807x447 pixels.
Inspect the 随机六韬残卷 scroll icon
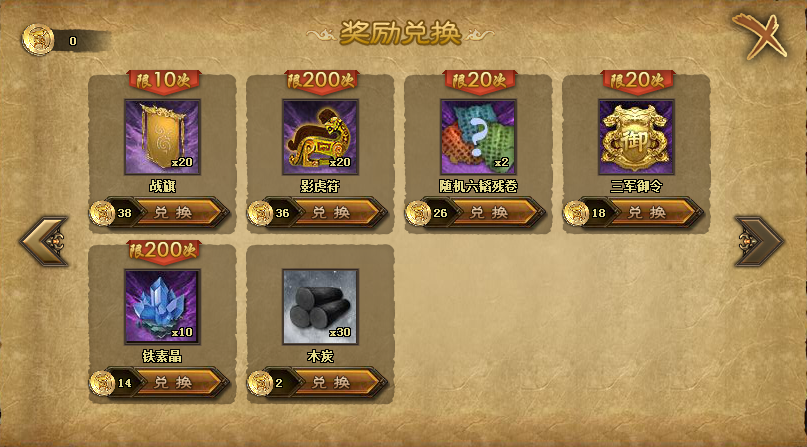click(478, 137)
